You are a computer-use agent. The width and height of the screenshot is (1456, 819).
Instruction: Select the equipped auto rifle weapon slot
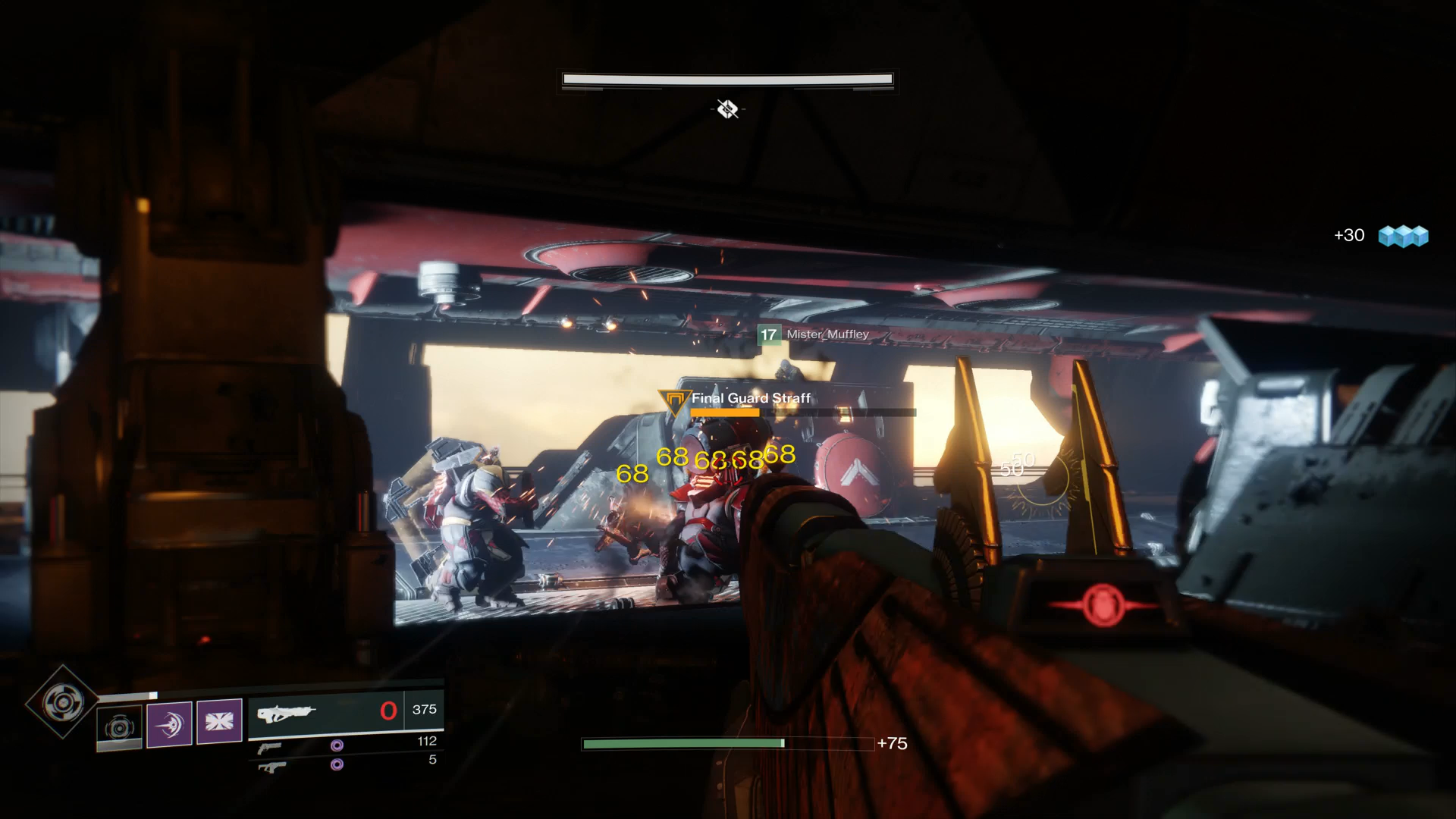pos(326,712)
